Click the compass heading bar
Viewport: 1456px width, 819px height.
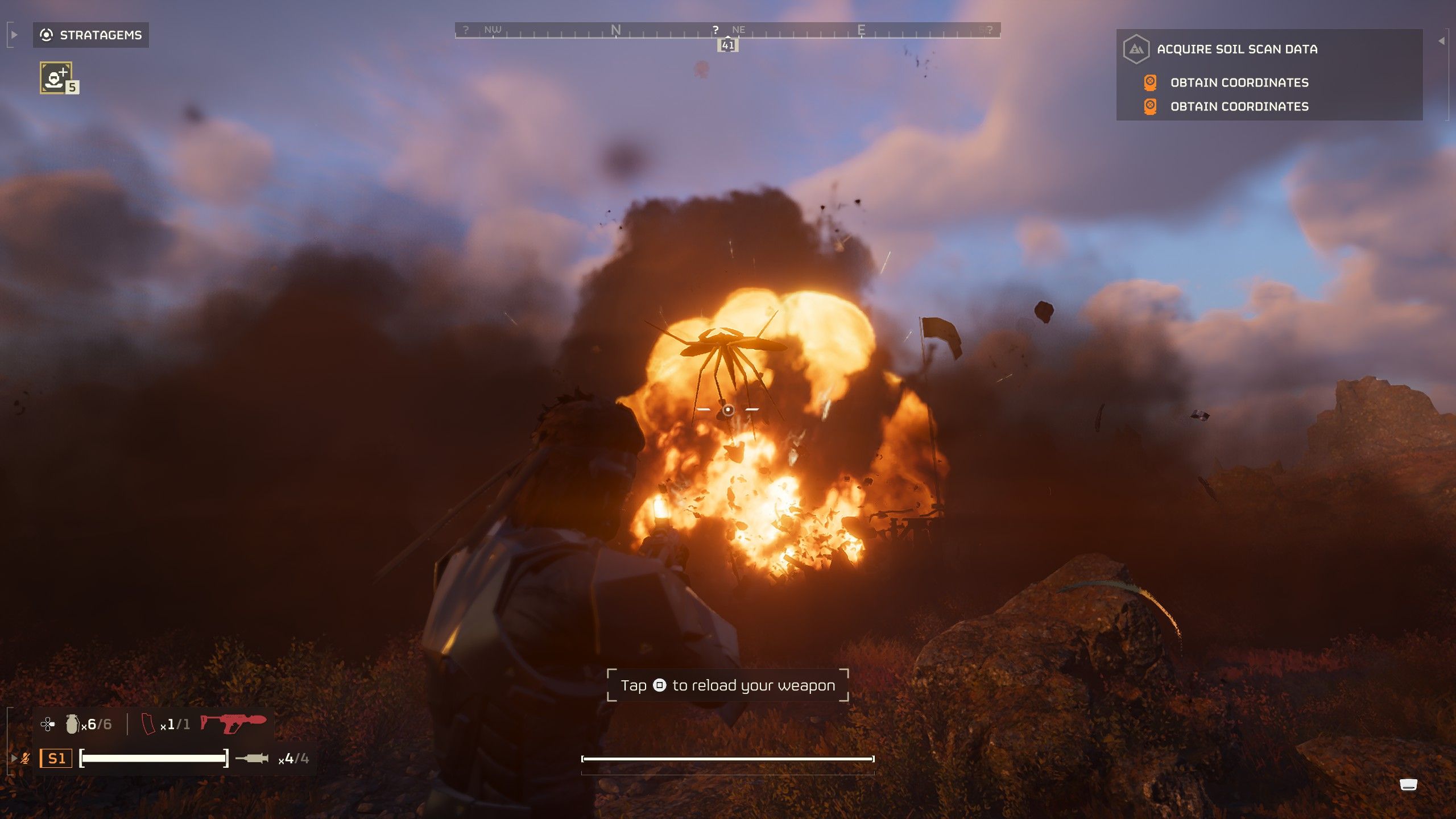pos(727,30)
